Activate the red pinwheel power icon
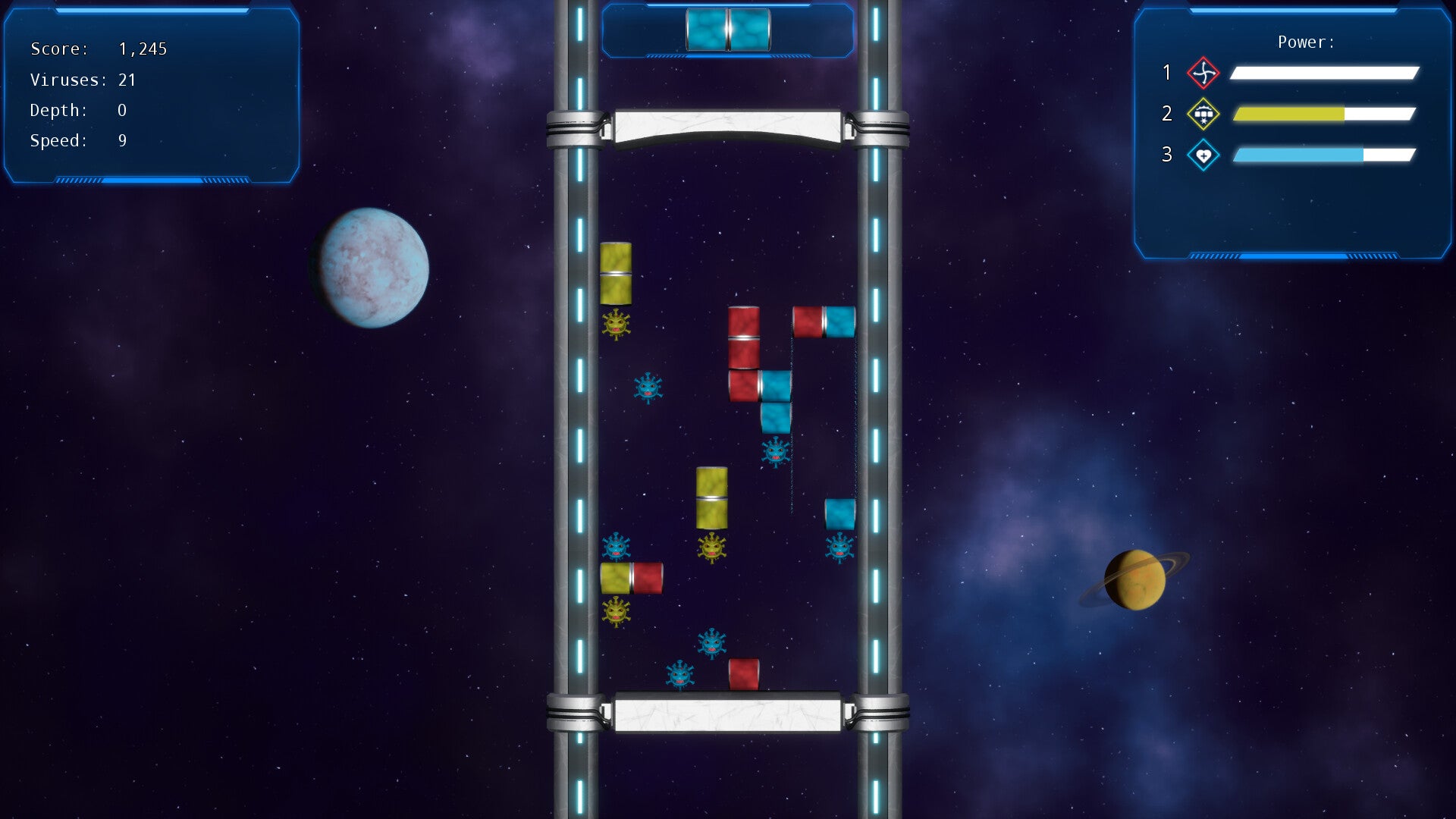This screenshot has height=819, width=1456. click(1203, 74)
